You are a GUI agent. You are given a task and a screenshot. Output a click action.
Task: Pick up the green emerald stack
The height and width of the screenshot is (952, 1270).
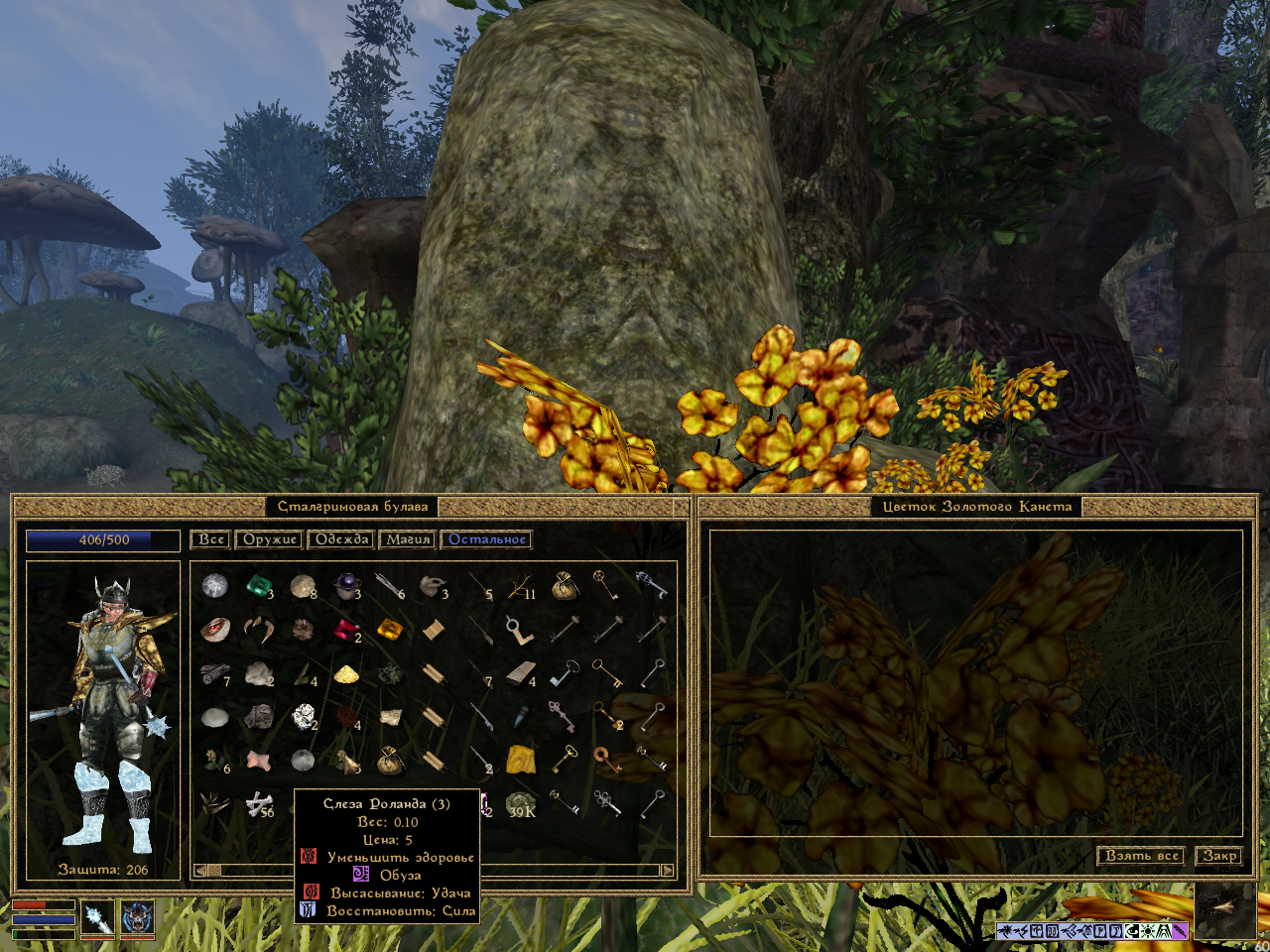[259, 586]
